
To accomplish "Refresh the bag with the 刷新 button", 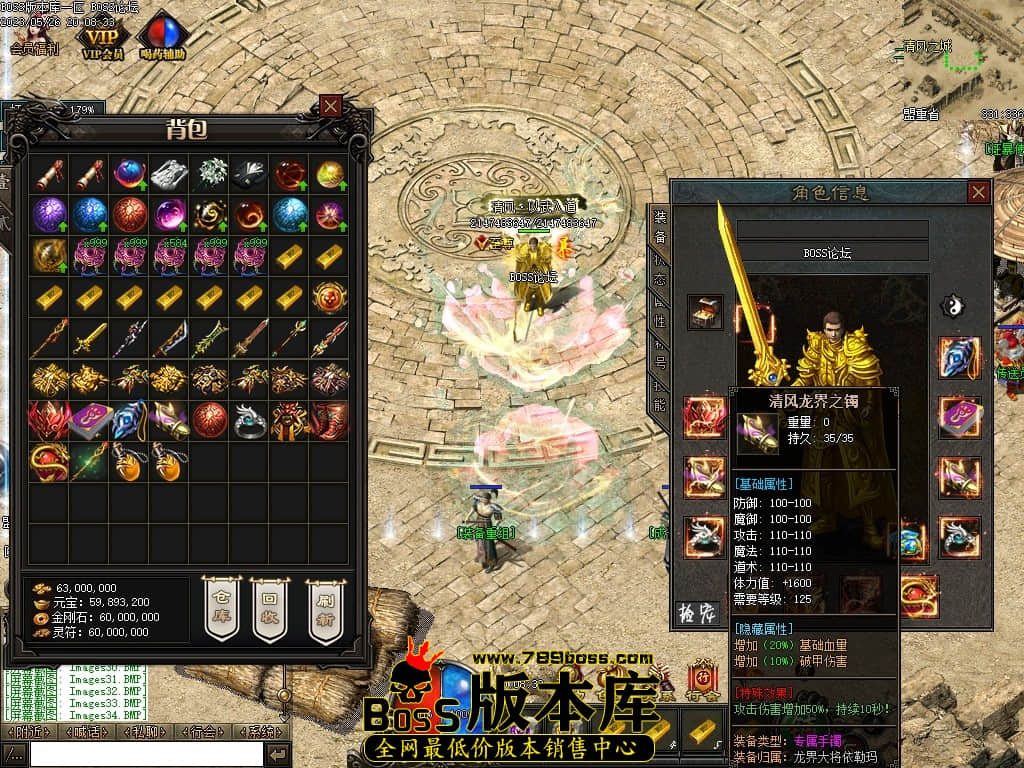I will [x=324, y=608].
